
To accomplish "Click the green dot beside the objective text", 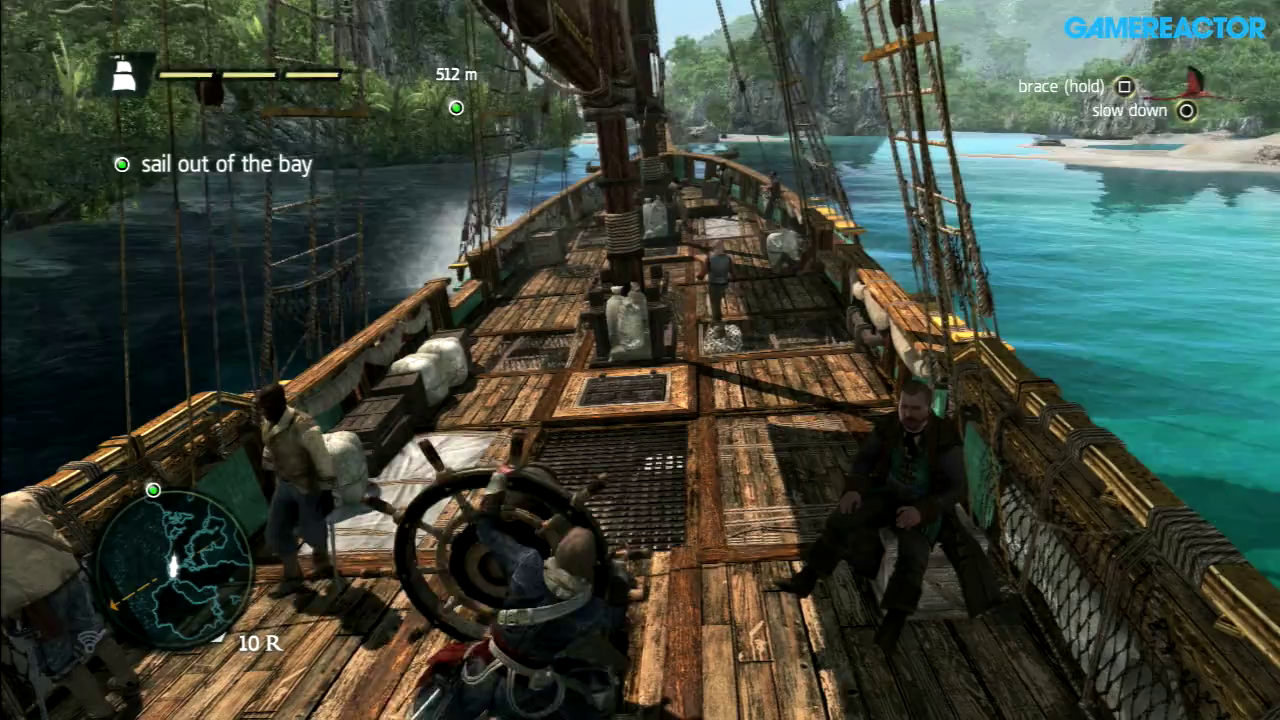I will click(122, 164).
